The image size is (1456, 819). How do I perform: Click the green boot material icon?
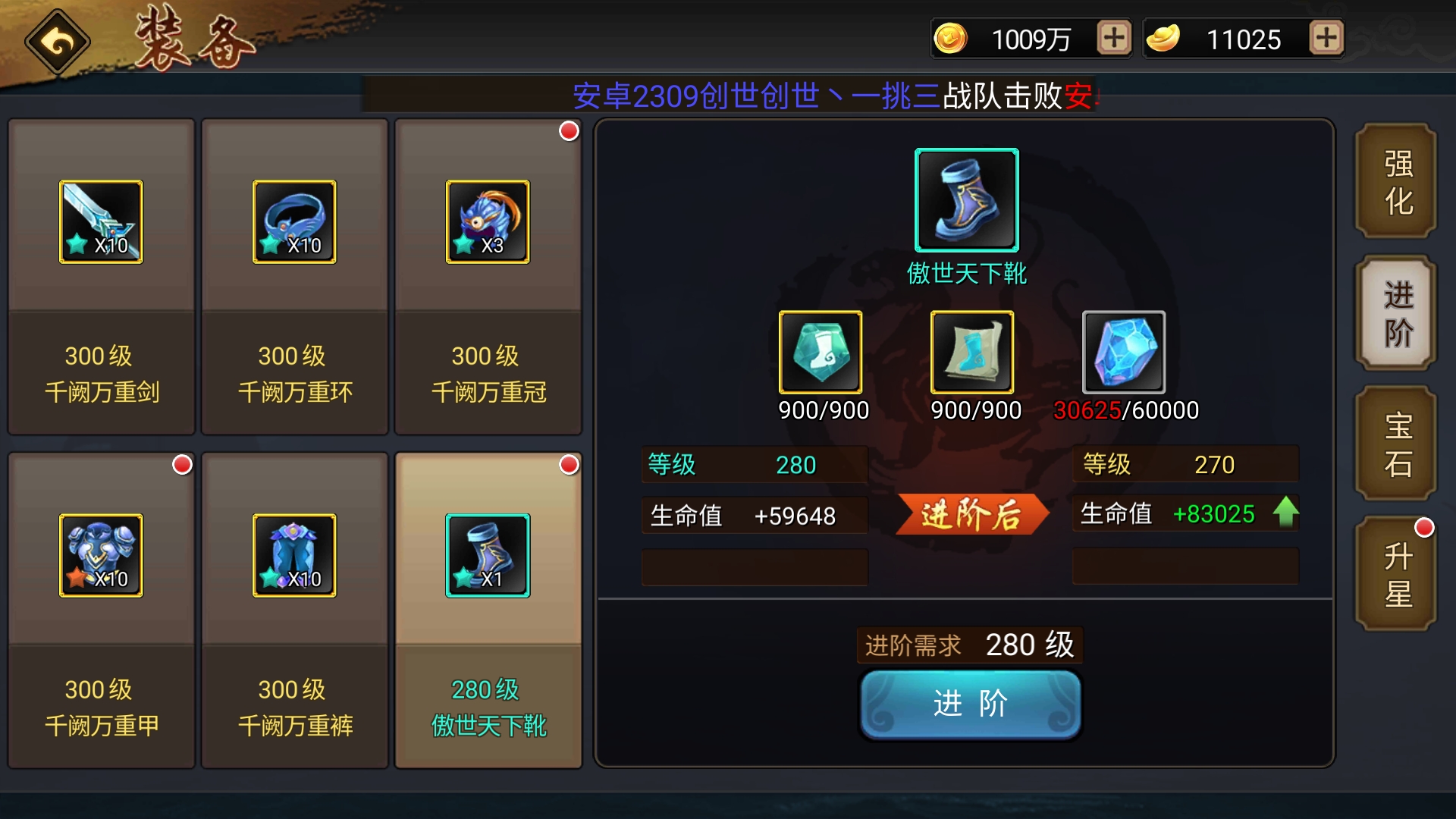[822, 351]
